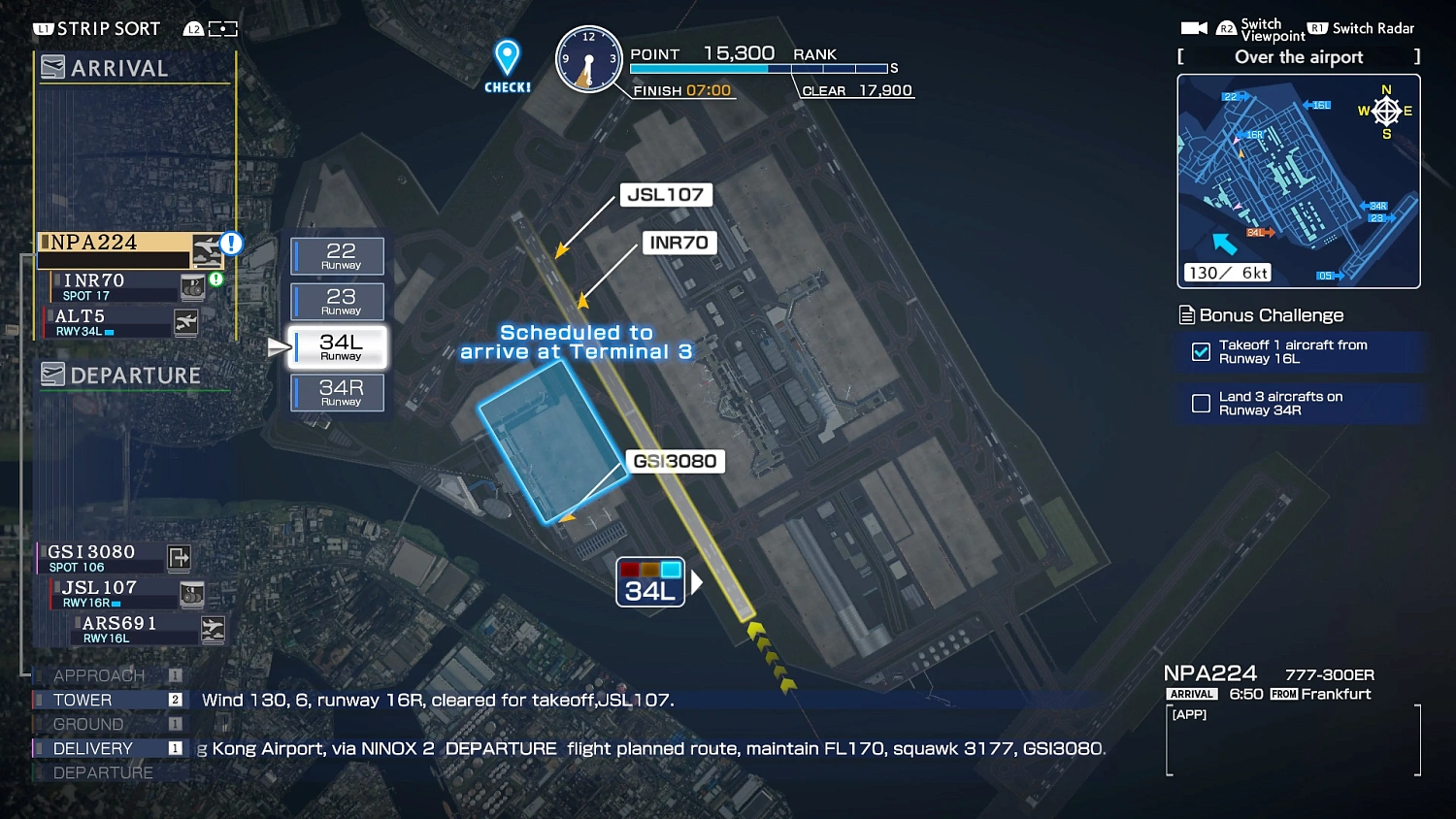Viewport: 1456px width, 819px height.
Task: Click the runway exit icon on GSI3080 strip
Action: (x=178, y=557)
